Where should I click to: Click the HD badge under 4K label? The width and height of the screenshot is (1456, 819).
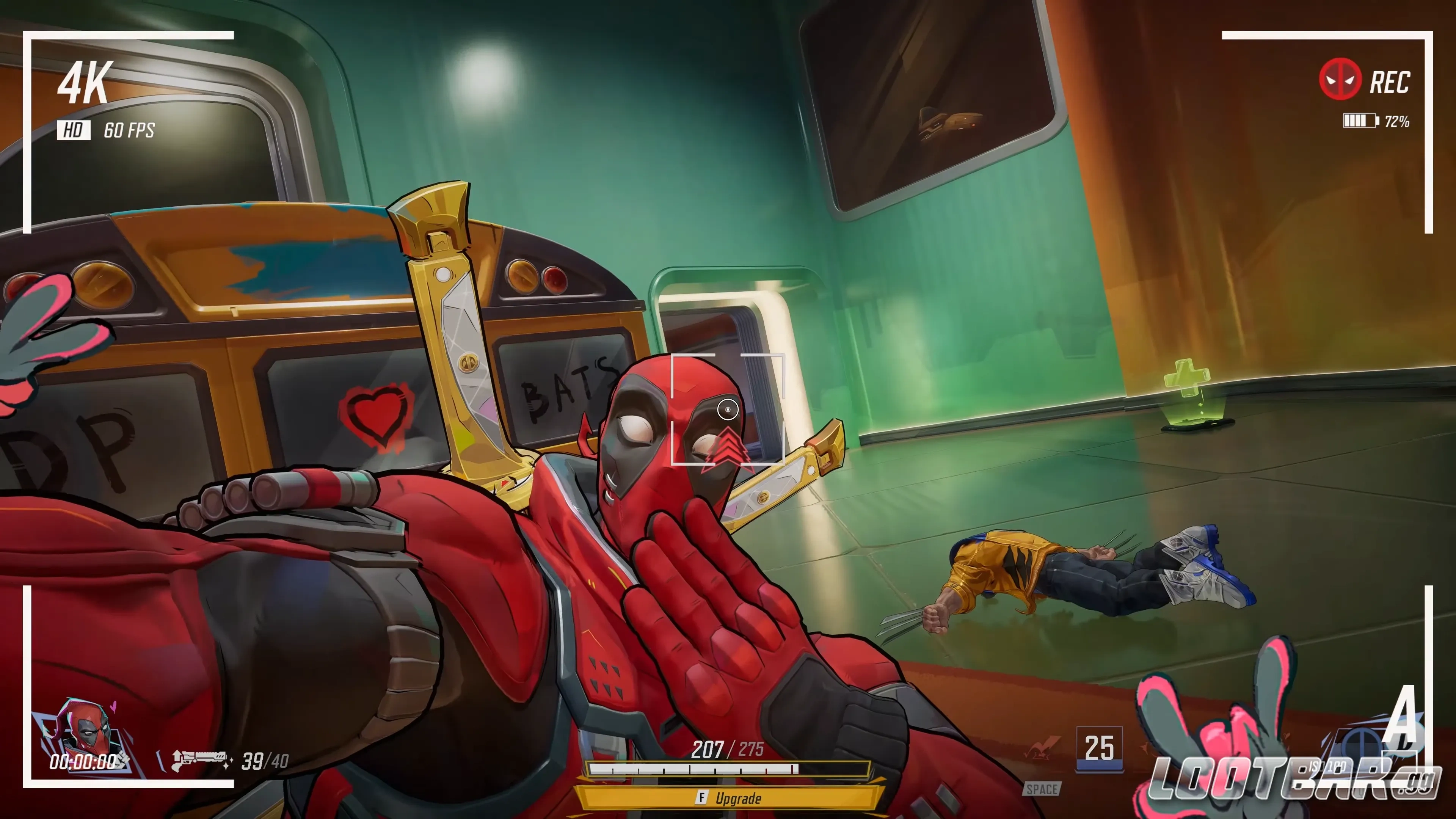(74, 130)
